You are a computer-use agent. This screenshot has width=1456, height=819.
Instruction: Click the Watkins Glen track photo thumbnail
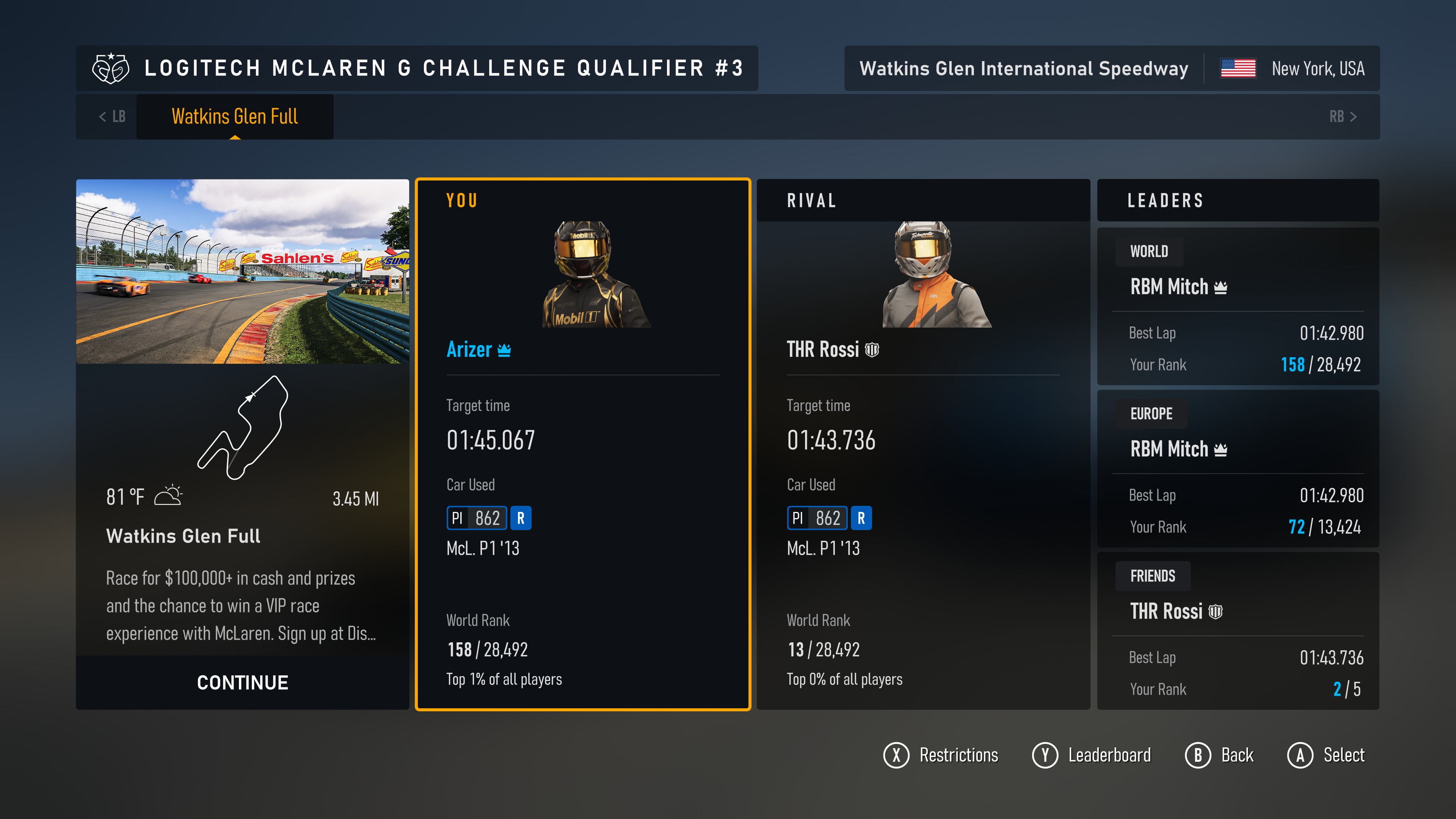[243, 271]
